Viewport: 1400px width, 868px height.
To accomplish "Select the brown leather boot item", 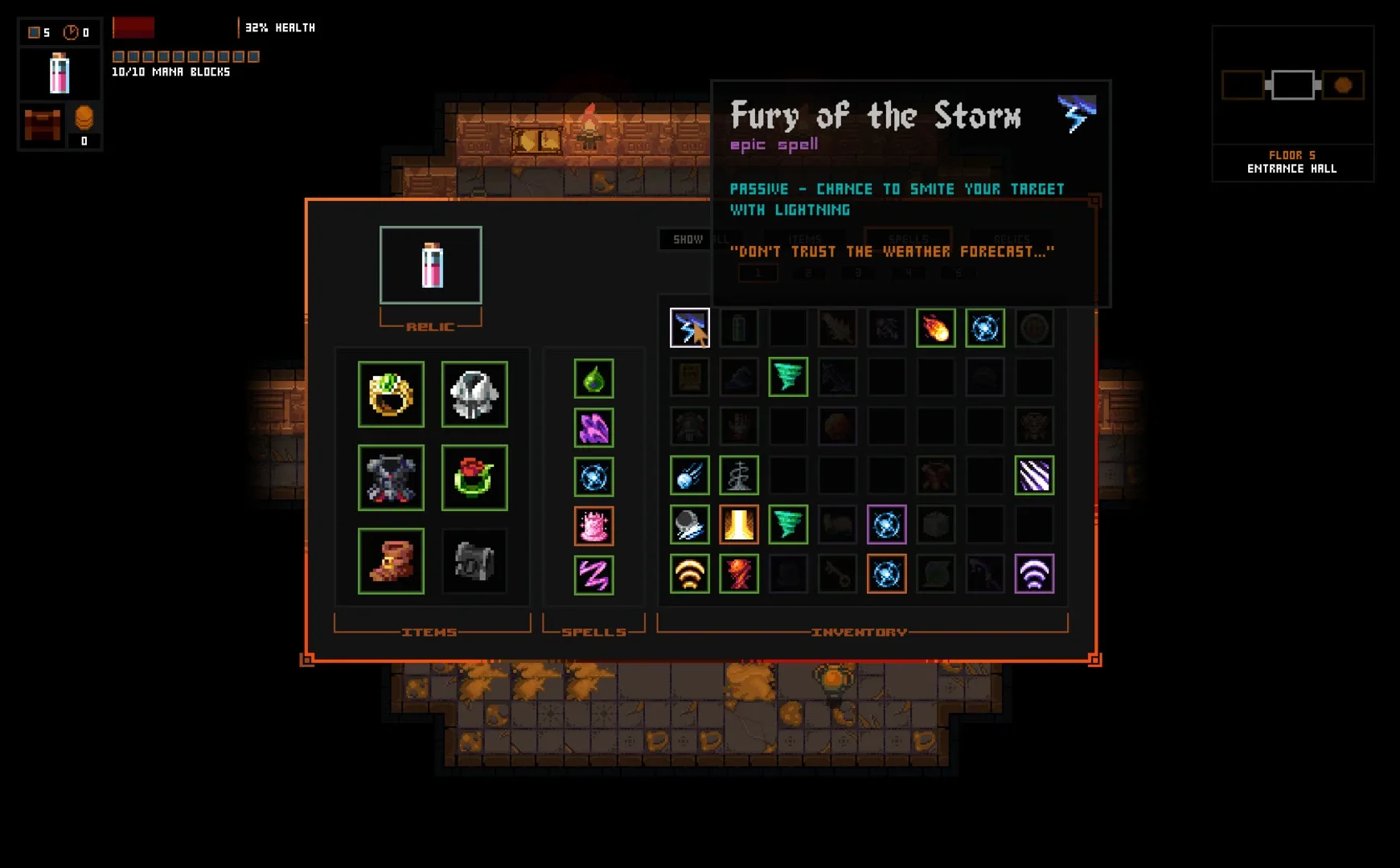I will click(391, 561).
